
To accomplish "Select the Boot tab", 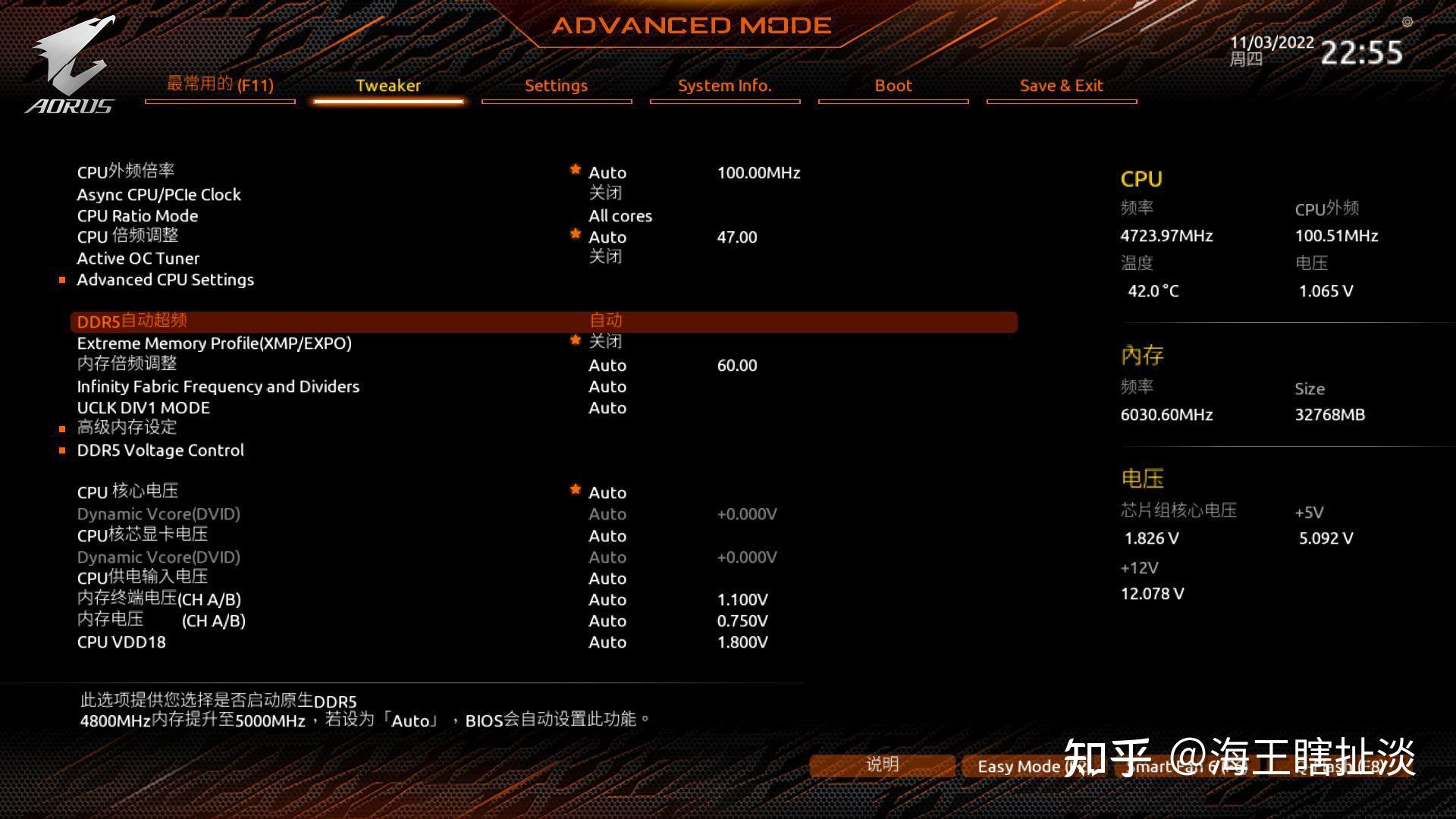I will click(x=893, y=86).
